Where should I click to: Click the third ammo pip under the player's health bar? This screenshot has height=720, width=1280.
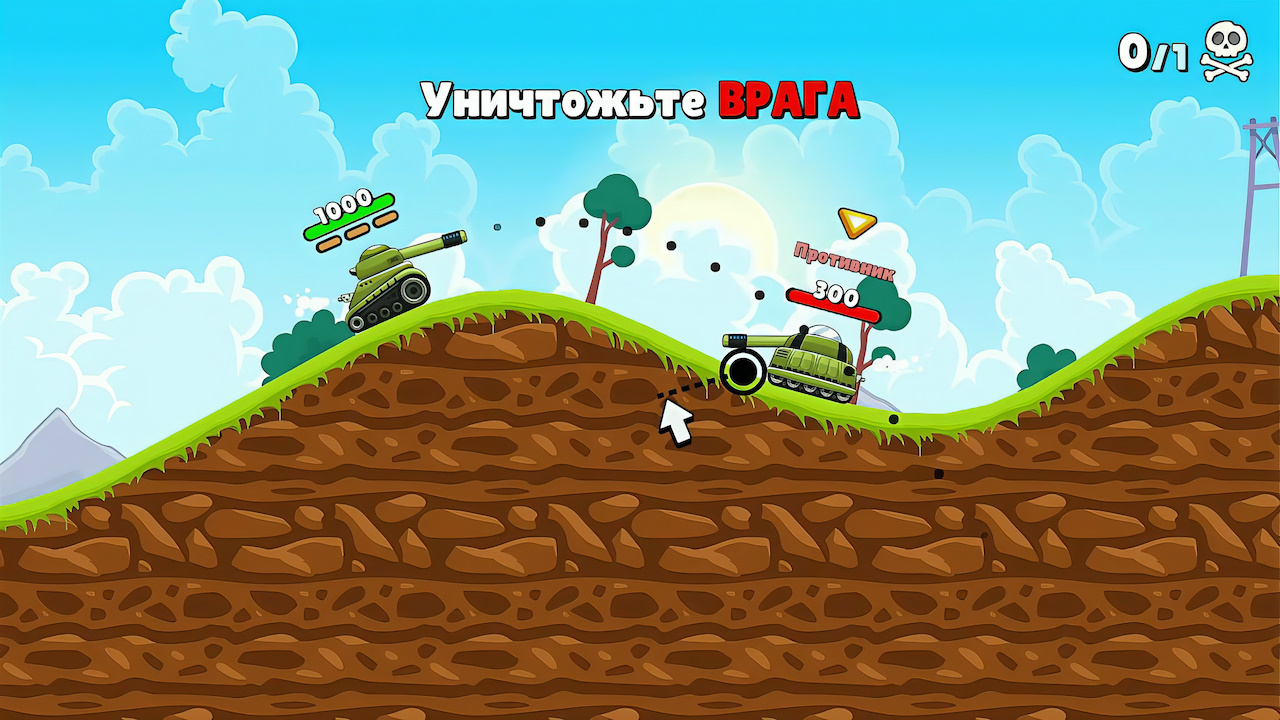(384, 221)
